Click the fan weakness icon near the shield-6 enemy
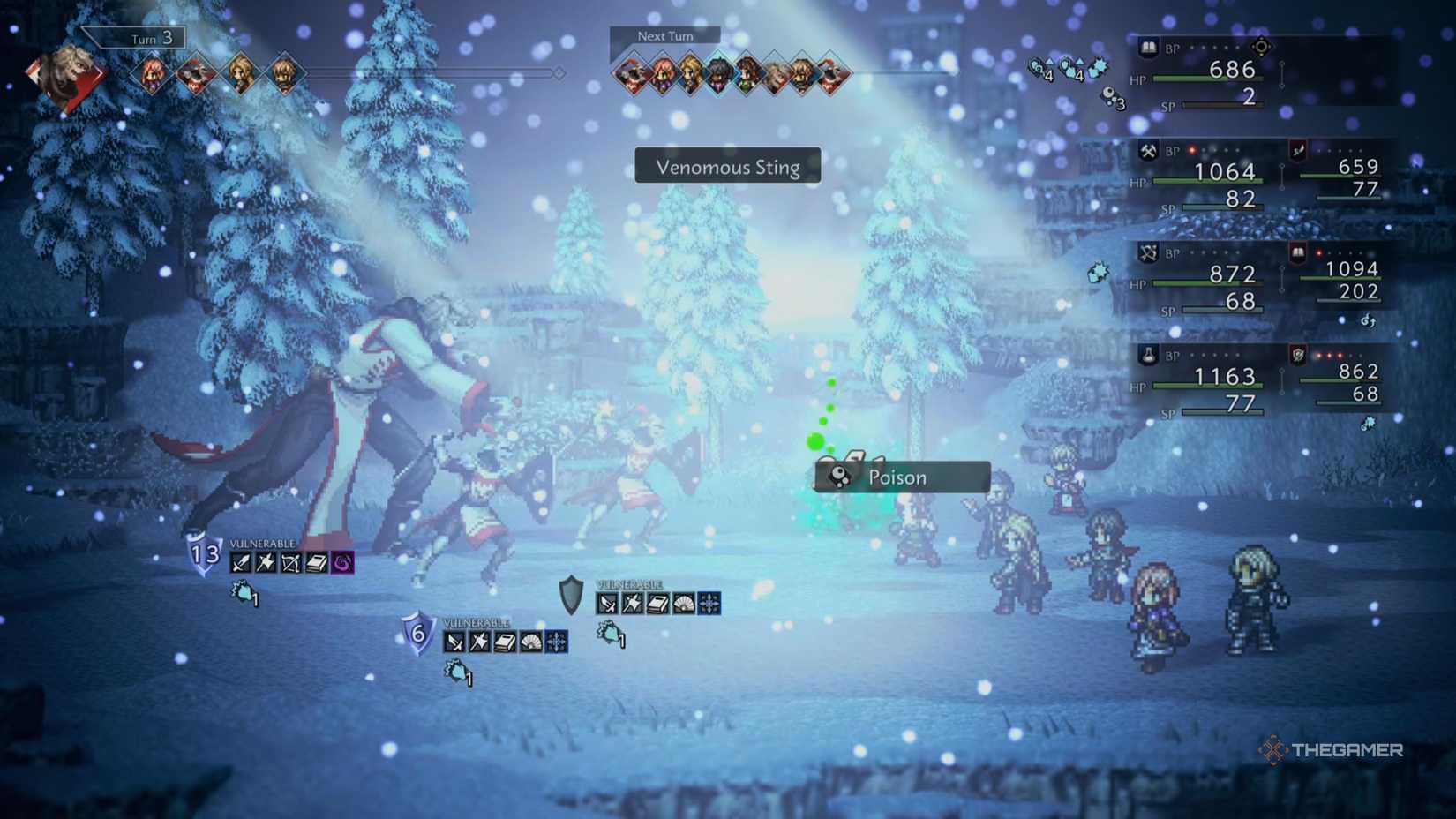 [529, 641]
